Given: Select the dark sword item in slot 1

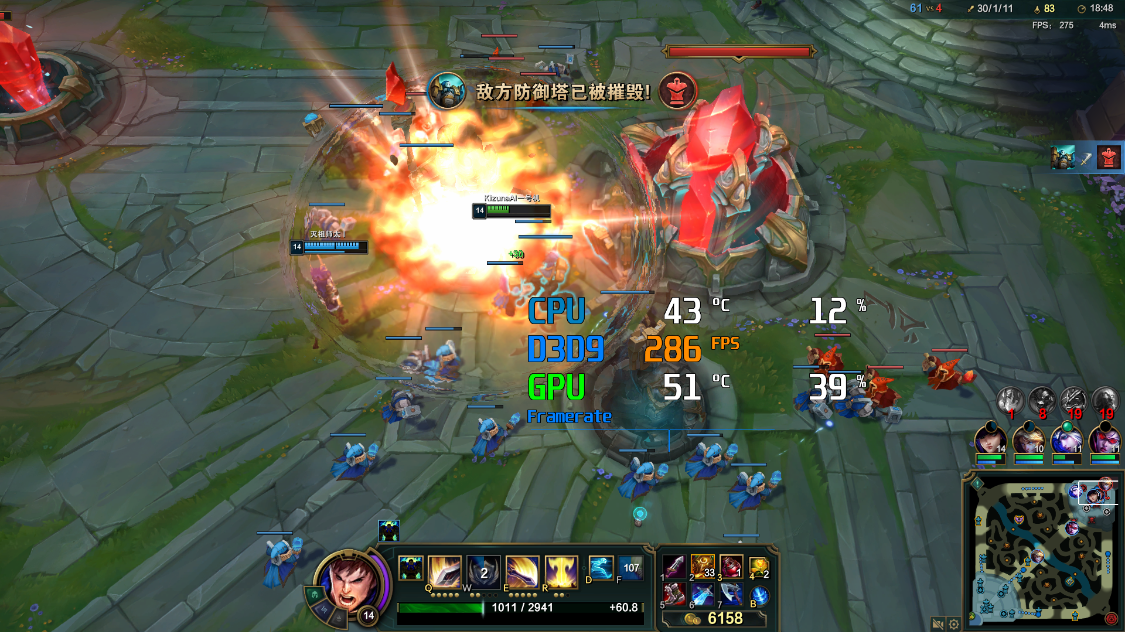Looking at the screenshot, I should 675,567.
